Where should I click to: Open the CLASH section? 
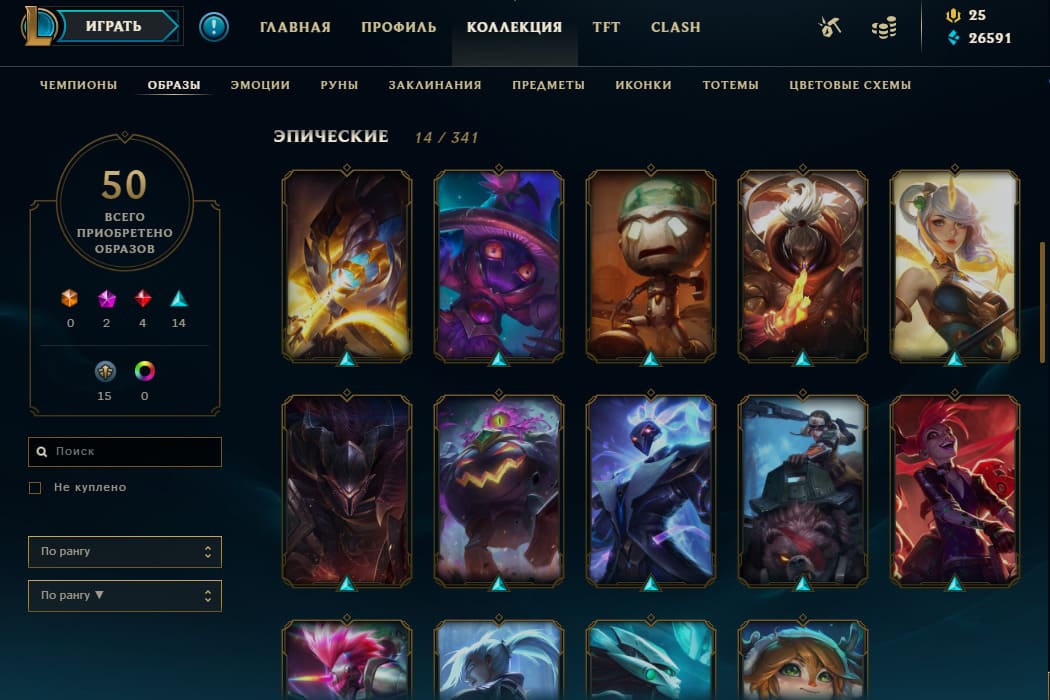(x=676, y=27)
